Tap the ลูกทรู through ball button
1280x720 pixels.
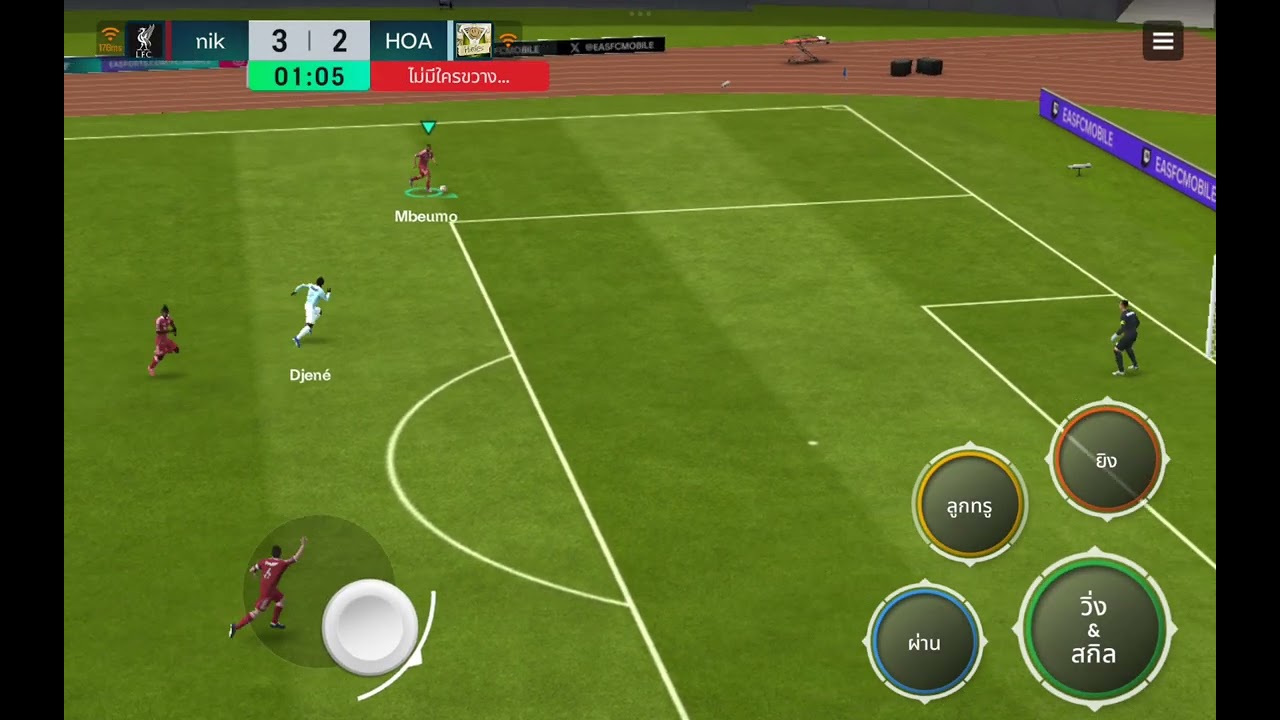coord(969,506)
